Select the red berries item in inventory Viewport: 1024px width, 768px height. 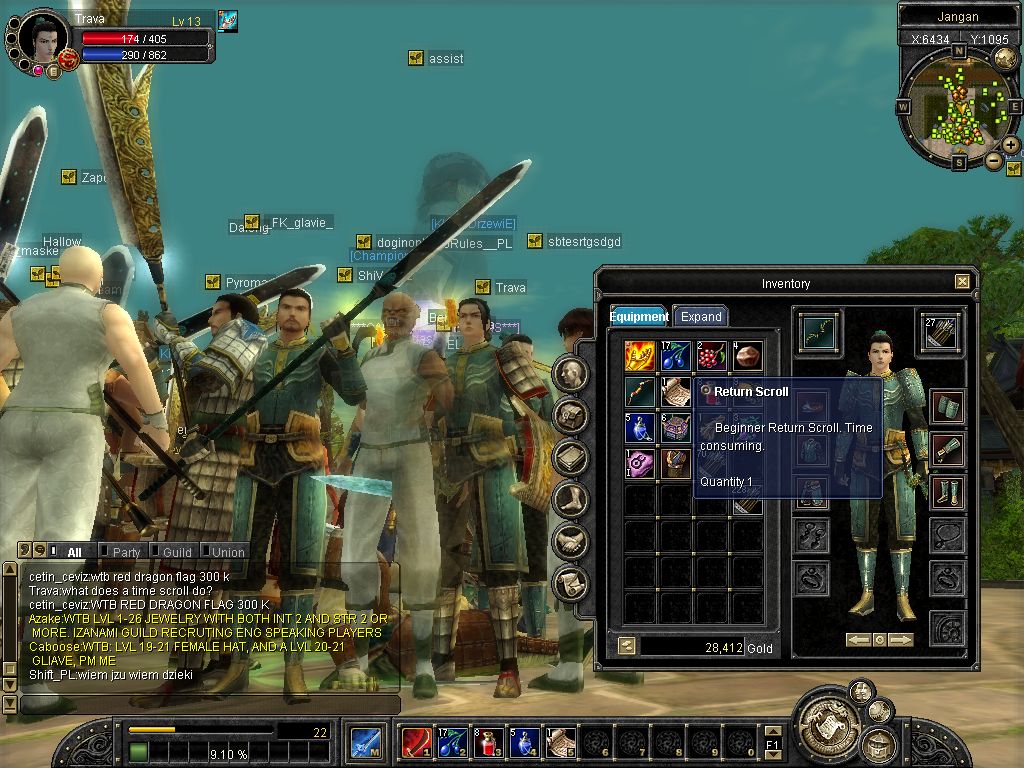point(711,355)
